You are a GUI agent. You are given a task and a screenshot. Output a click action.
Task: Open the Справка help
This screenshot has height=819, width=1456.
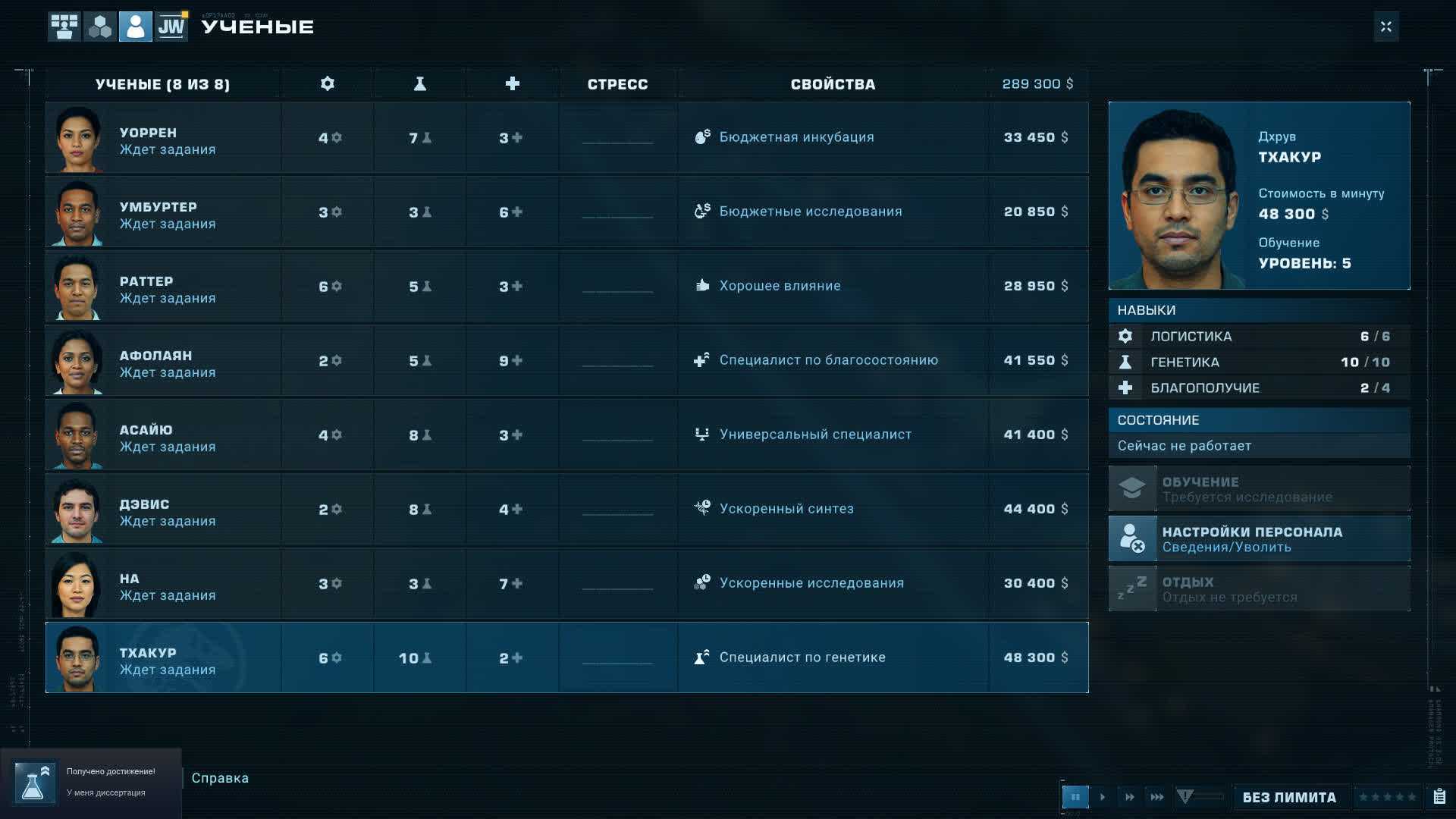[x=220, y=778]
